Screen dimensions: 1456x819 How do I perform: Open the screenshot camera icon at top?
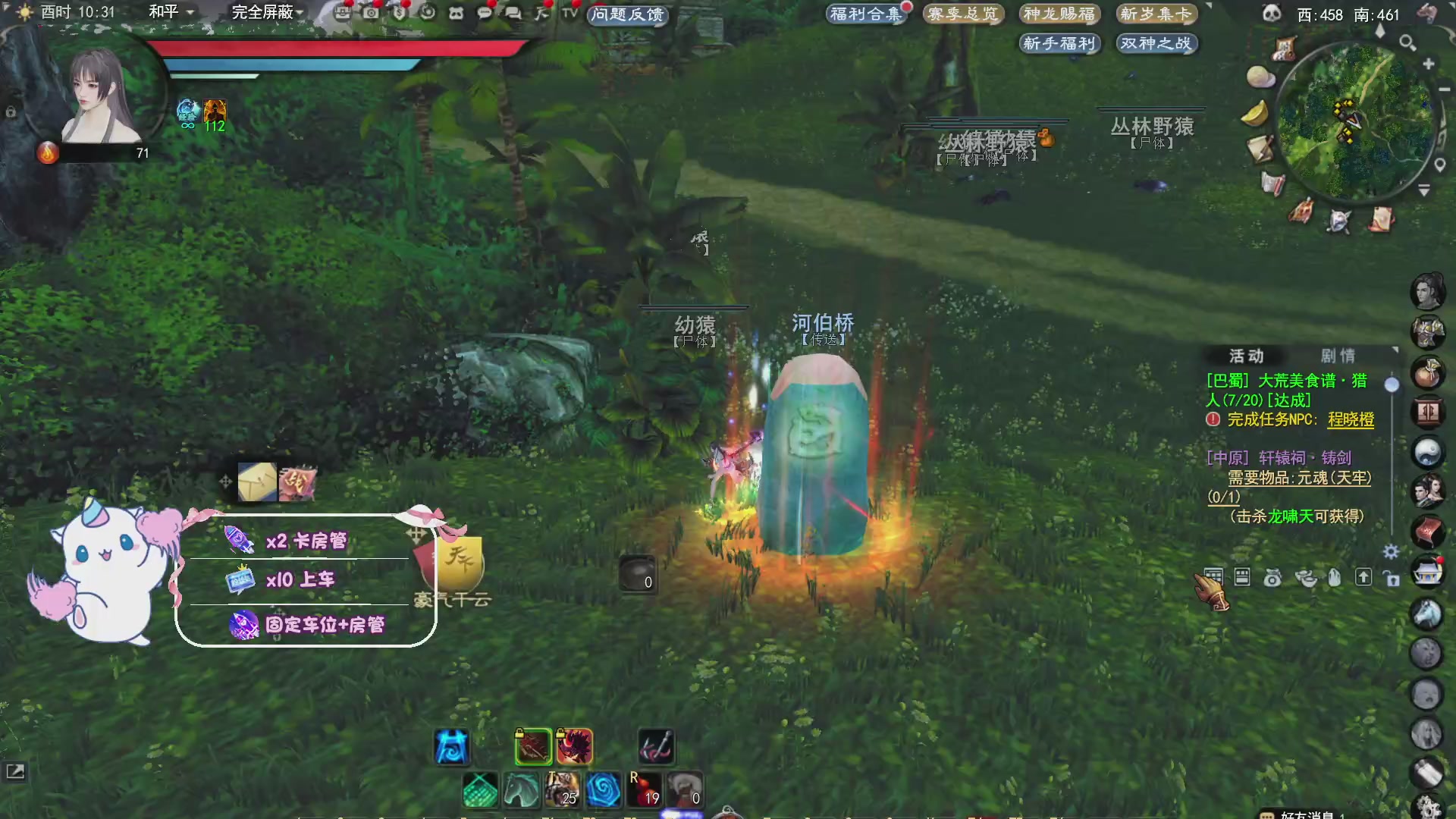[372, 14]
